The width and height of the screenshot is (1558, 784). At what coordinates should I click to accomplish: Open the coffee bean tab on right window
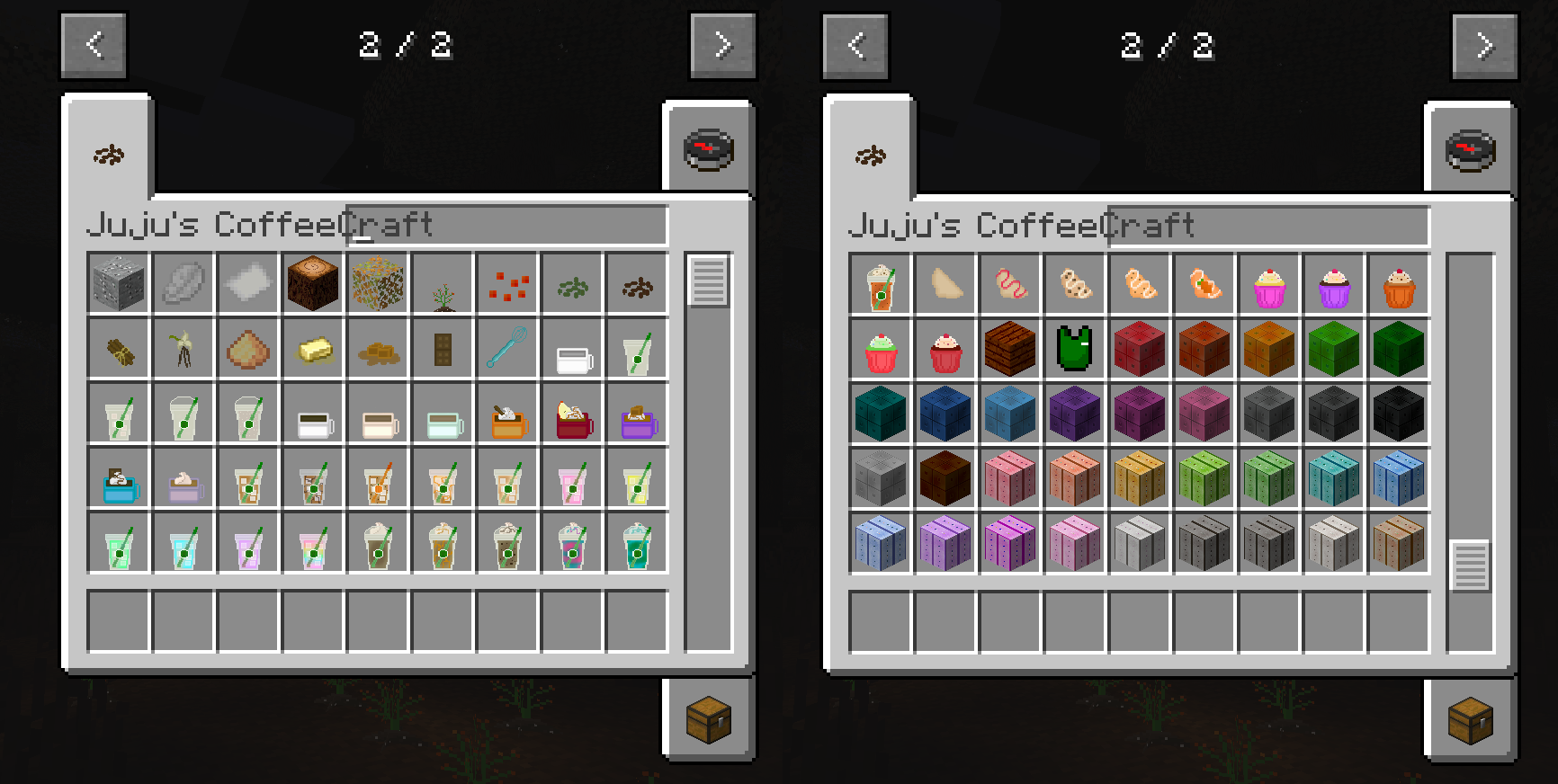869,153
